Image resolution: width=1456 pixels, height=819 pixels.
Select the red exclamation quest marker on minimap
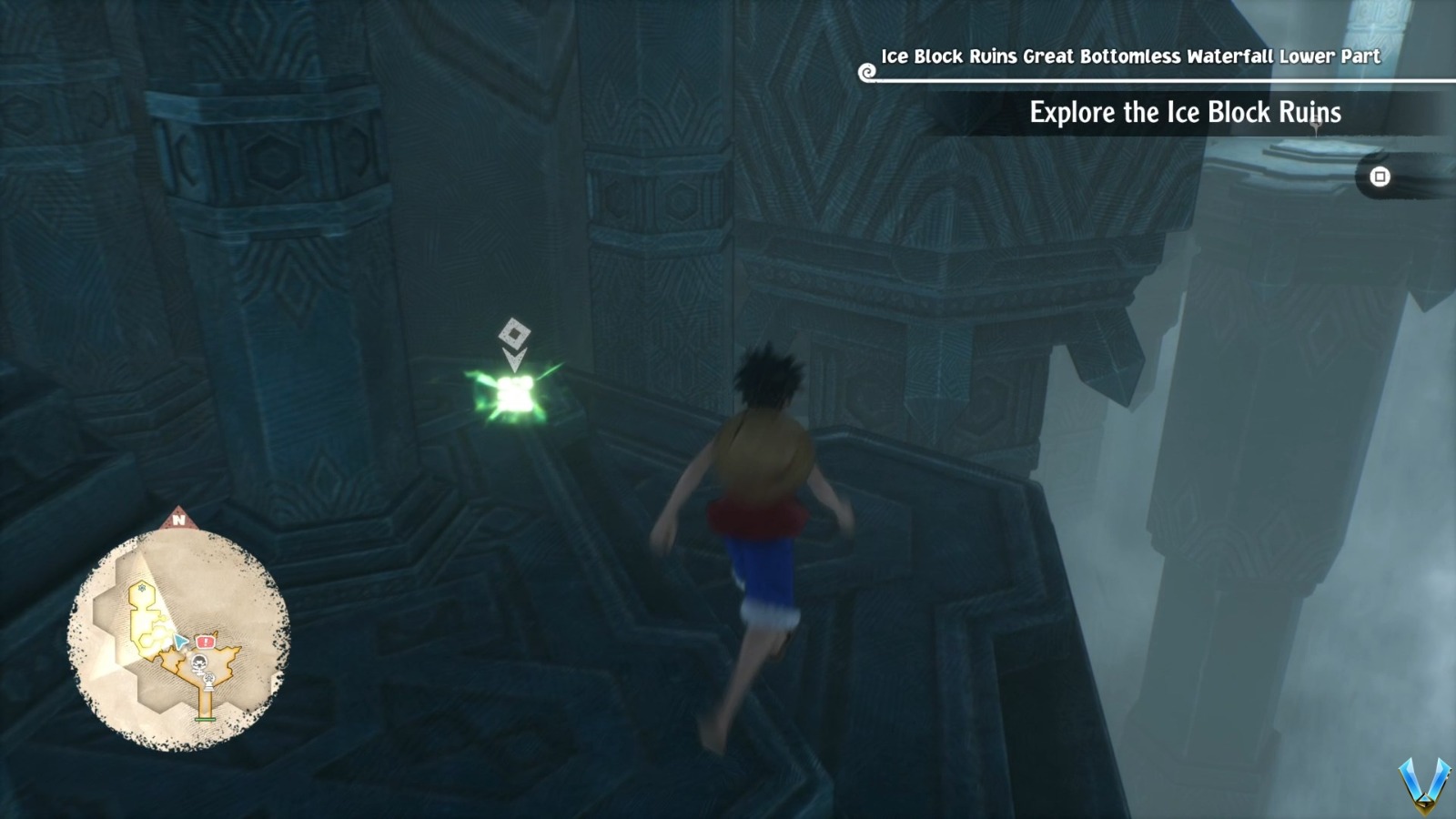tap(205, 640)
